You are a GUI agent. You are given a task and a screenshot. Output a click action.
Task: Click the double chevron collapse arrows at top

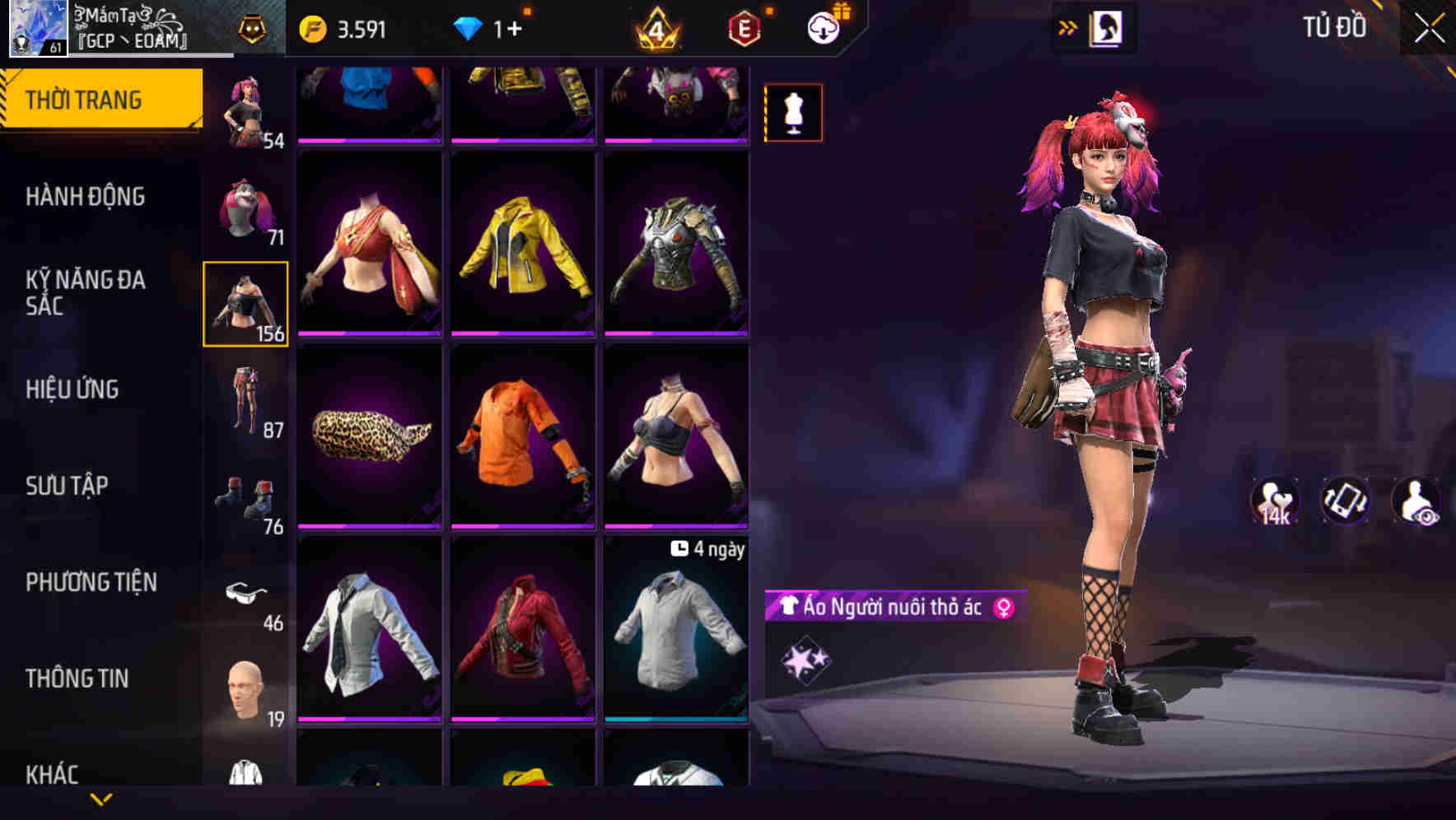1069,27
